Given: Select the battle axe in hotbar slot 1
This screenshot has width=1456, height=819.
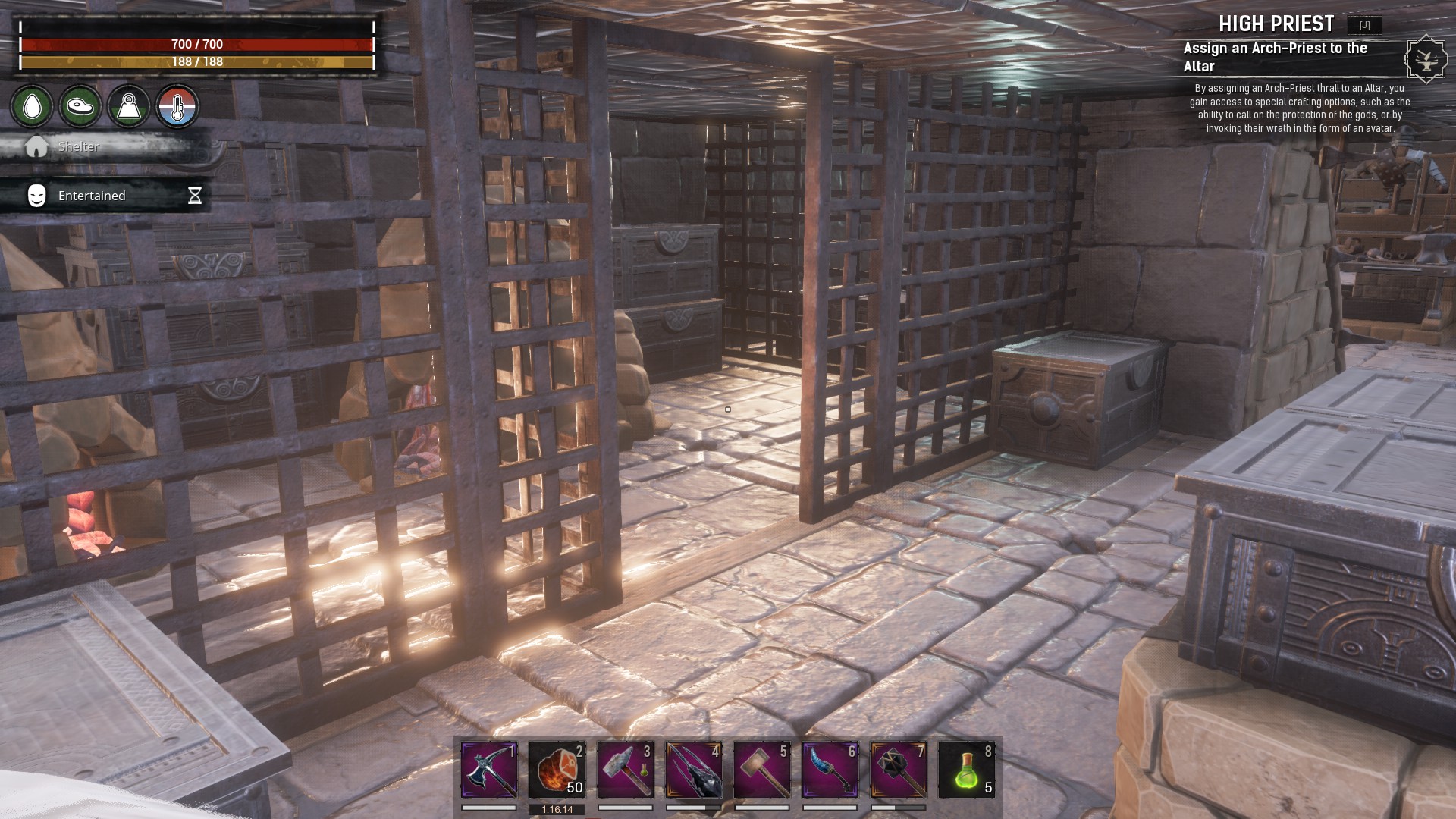Looking at the screenshot, I should tap(489, 770).
